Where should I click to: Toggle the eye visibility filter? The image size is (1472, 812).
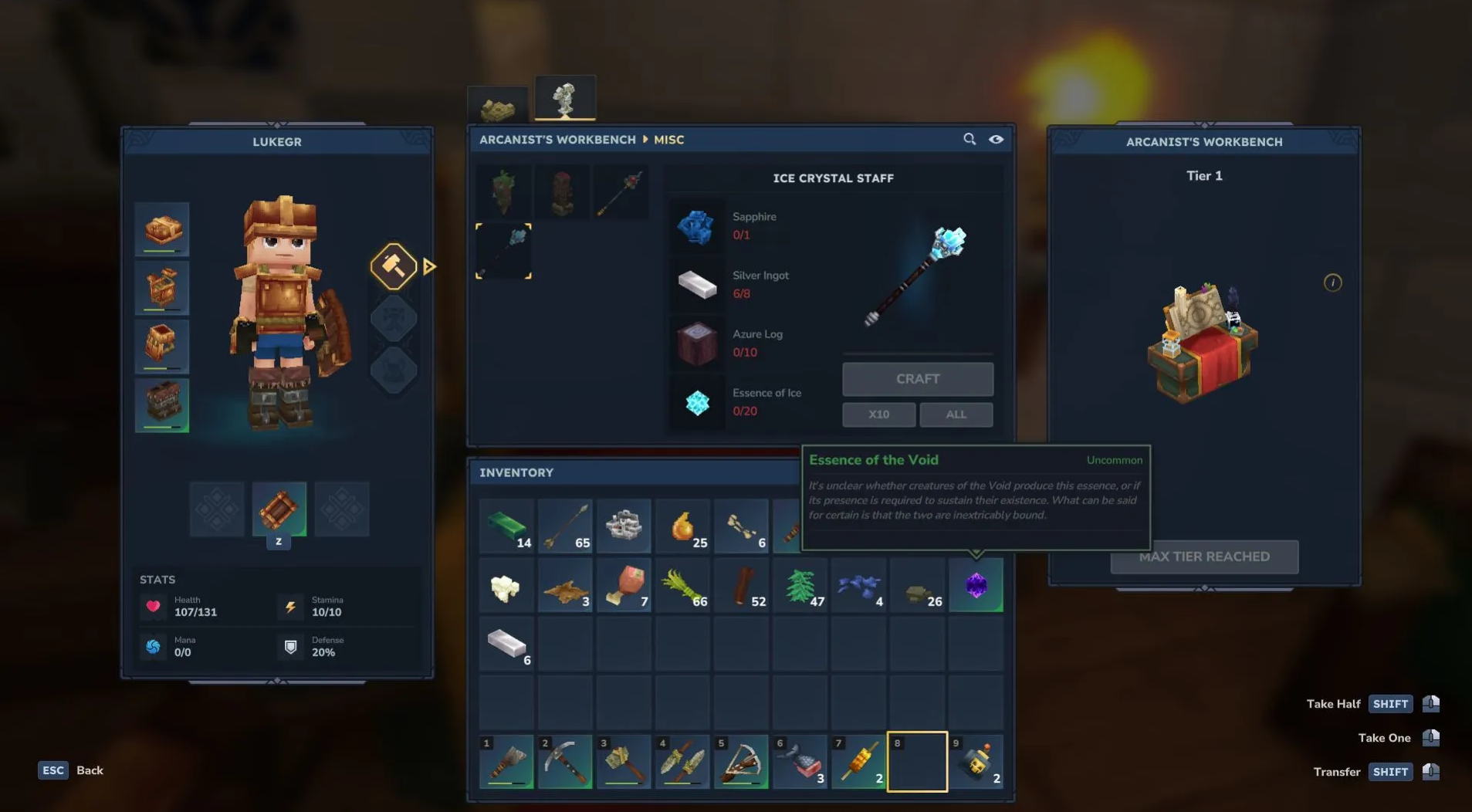click(x=996, y=139)
